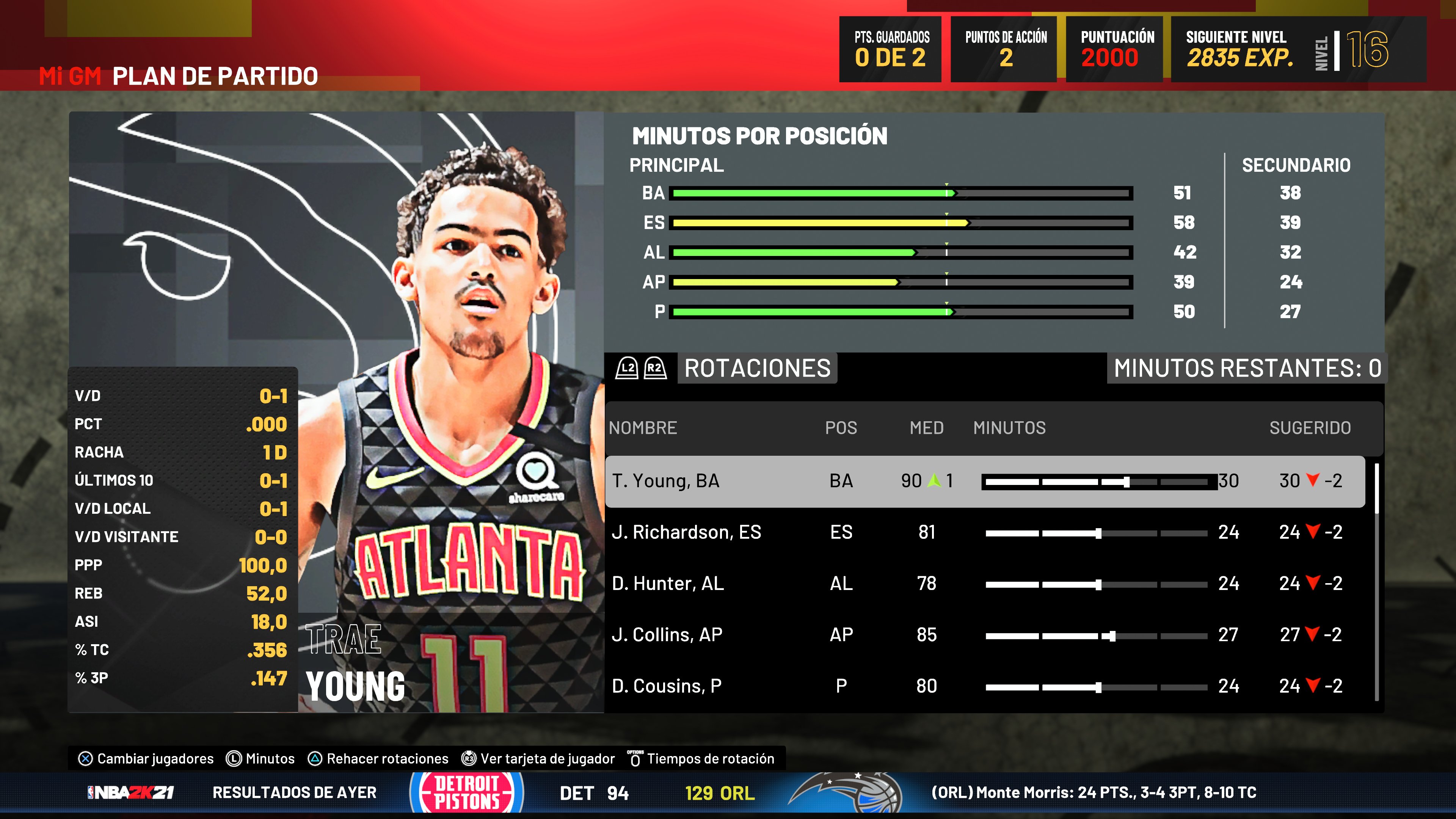Viewport: 1456px width, 819px height.
Task: Click the triangle Rehacer rotaciones icon
Action: pos(314,759)
